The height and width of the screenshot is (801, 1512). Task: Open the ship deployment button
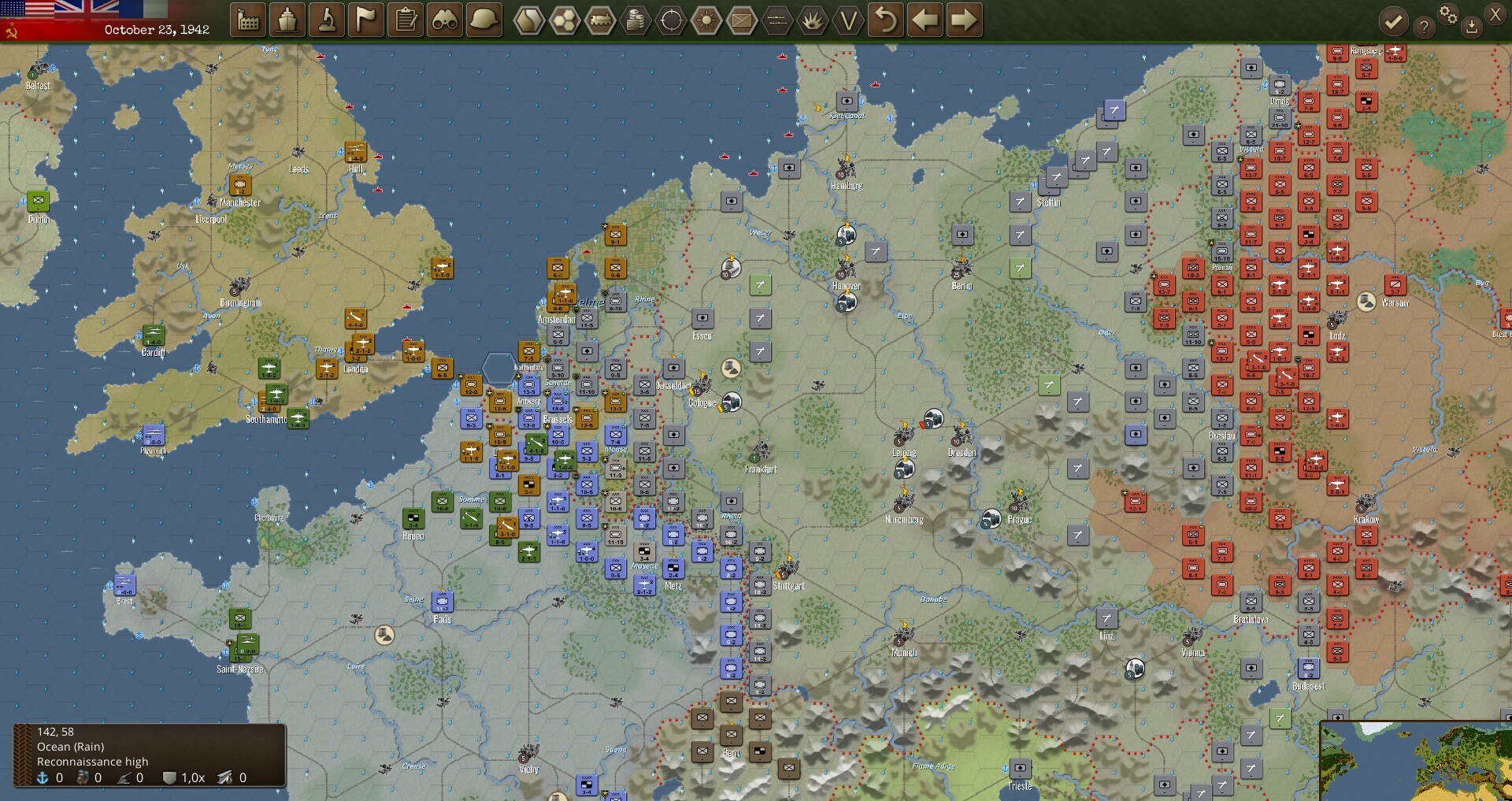287,20
